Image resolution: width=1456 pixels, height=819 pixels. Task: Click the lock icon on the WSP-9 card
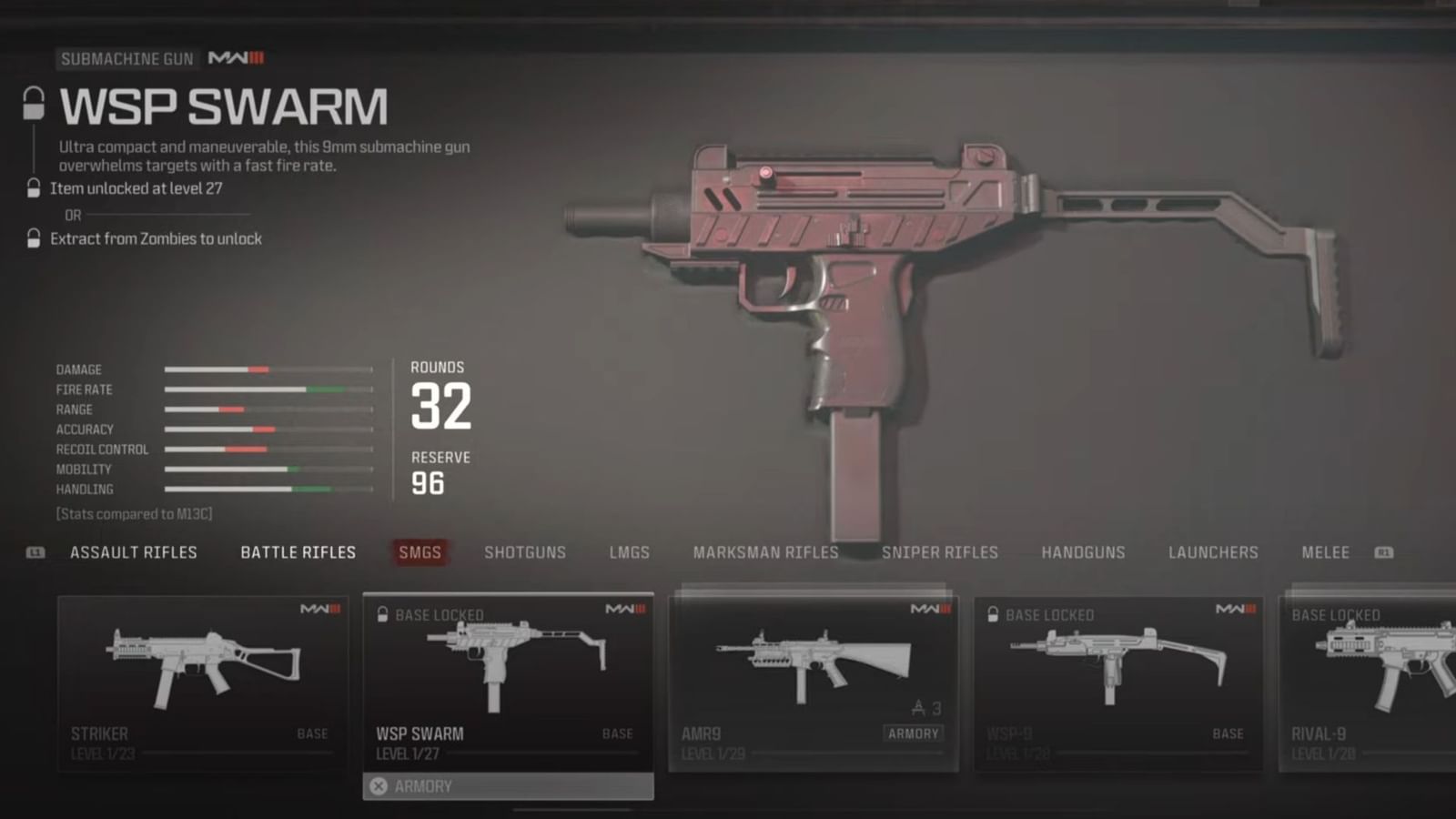(994, 614)
